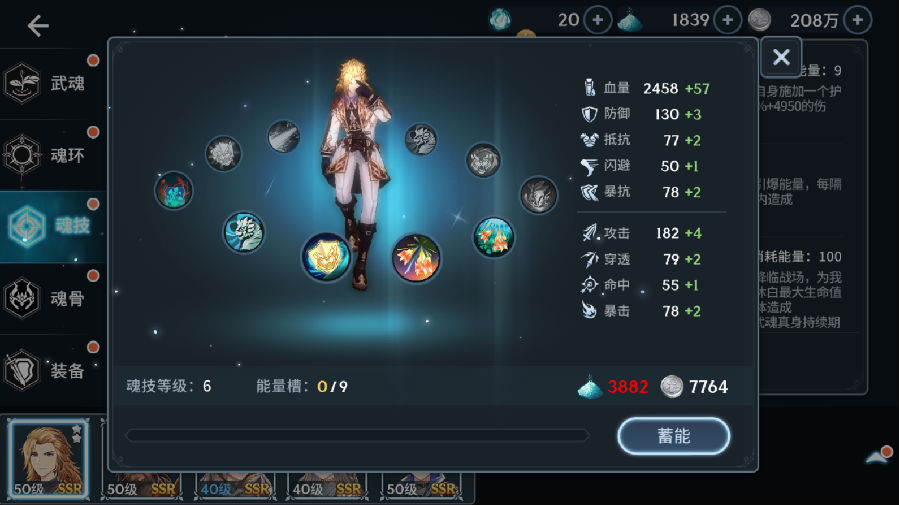Image resolution: width=899 pixels, height=505 pixels.
Task: Select the blond level 50 SSR hero portrait
Action: 48,459
